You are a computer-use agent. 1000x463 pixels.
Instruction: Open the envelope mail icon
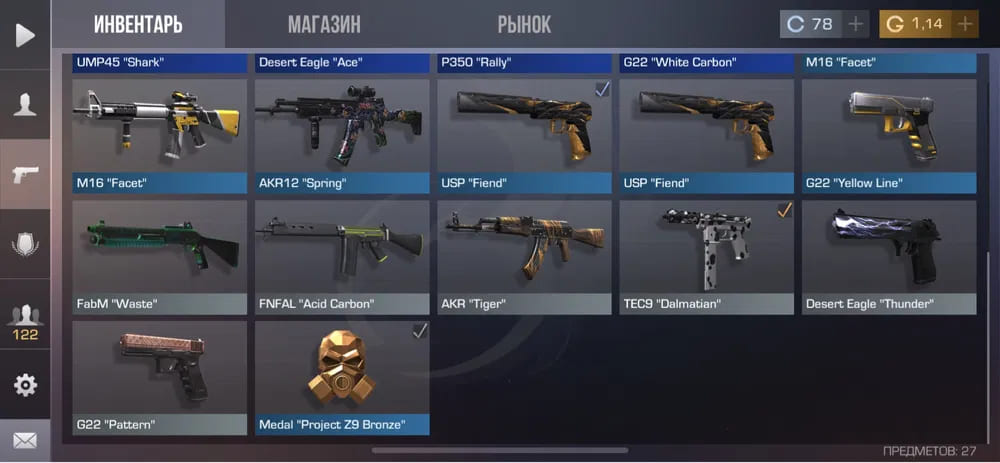click(x=25, y=438)
